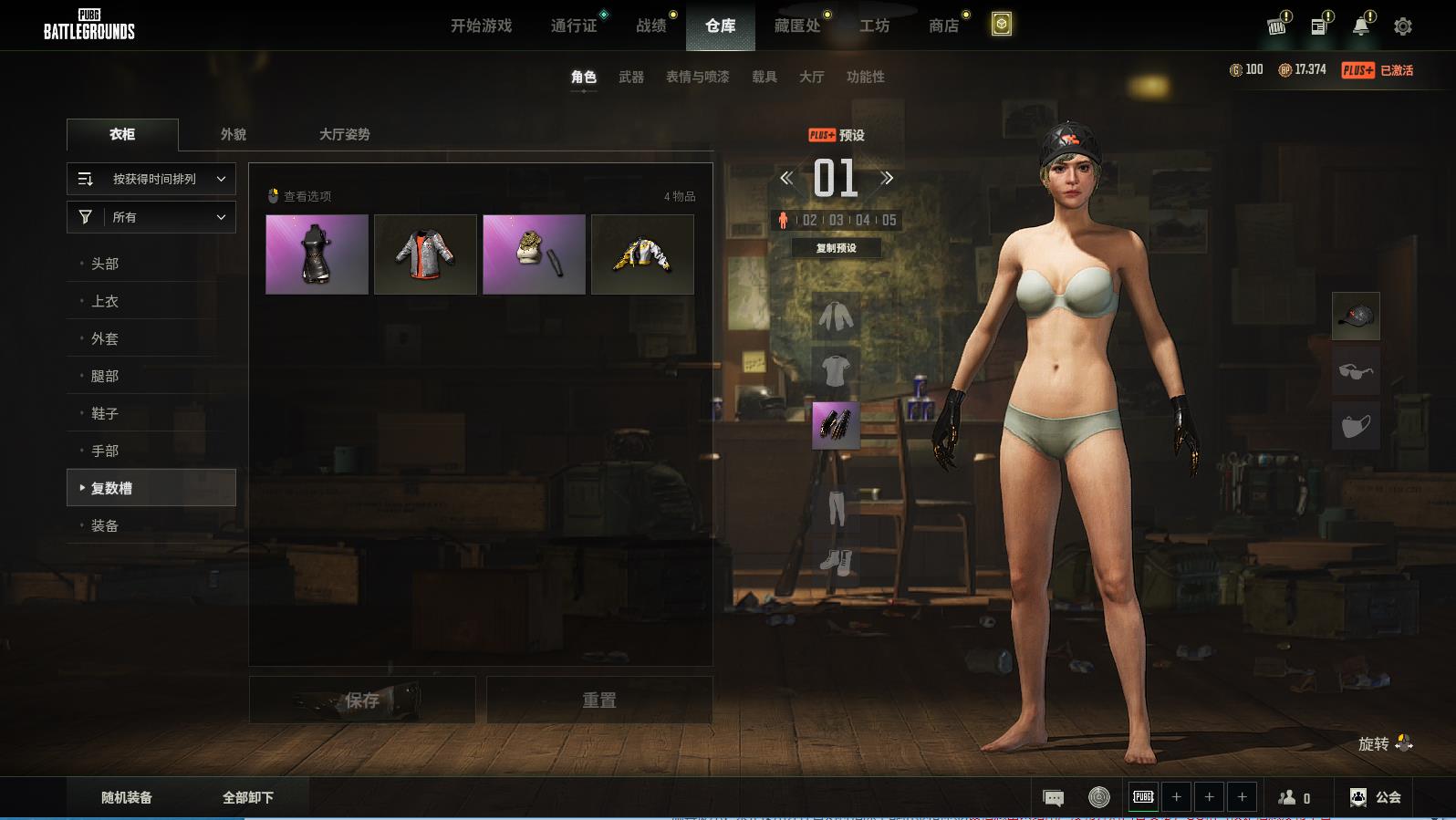Viewport: 1456px width, 820px height.
Task: Open the 公会 guild panel
Action: (x=1376, y=797)
